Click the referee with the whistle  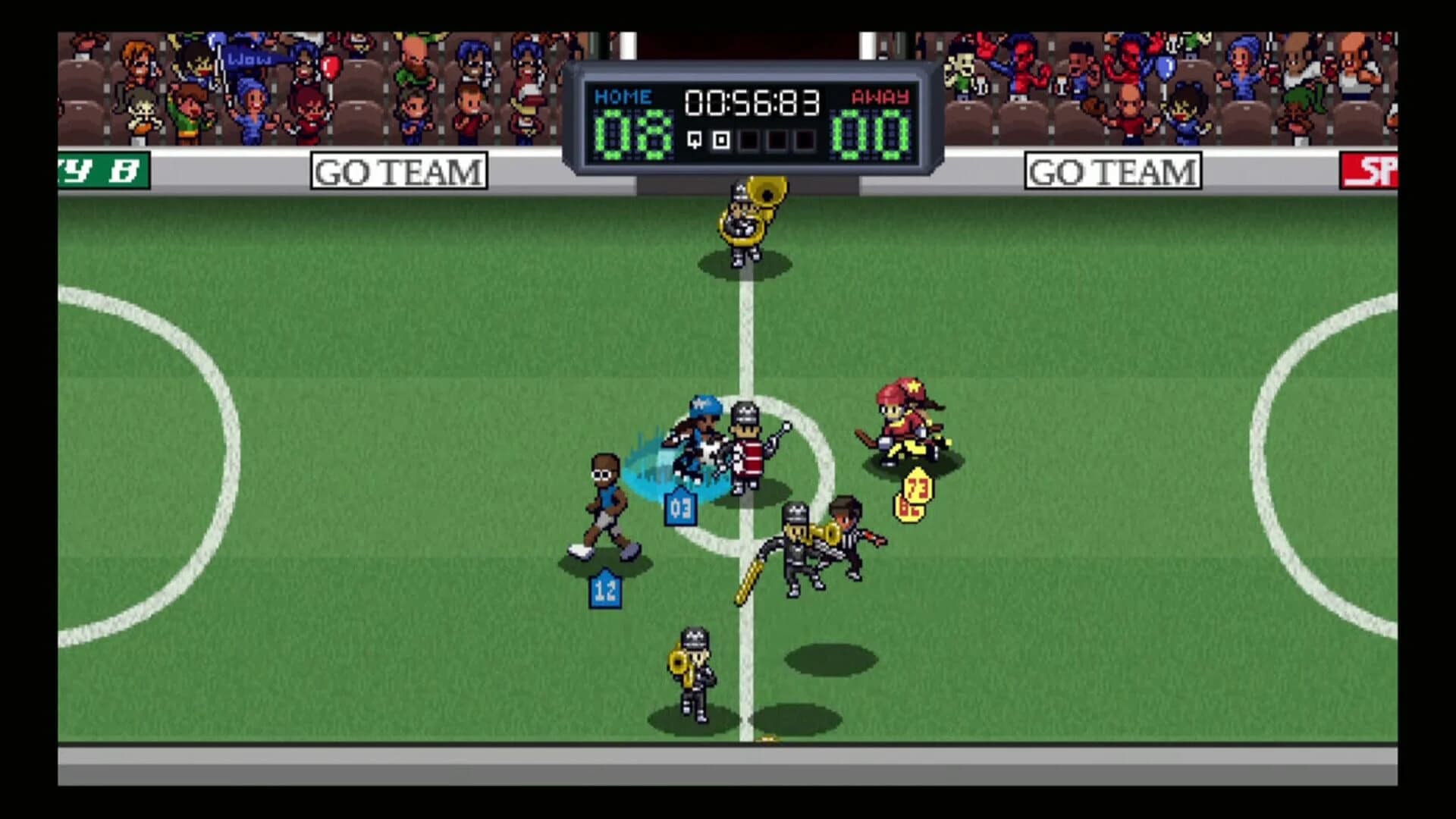(849, 538)
